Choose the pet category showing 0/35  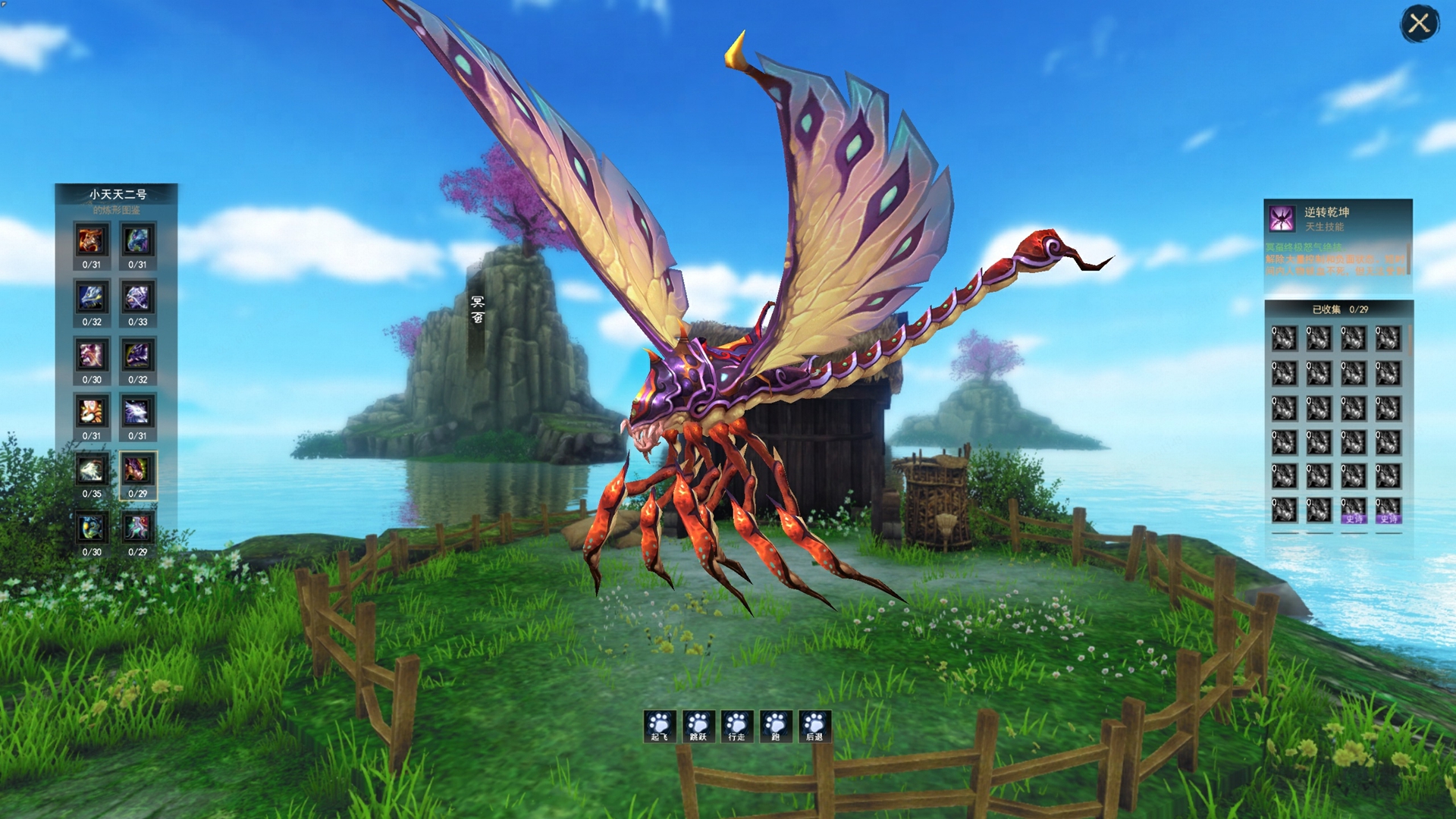click(x=92, y=471)
